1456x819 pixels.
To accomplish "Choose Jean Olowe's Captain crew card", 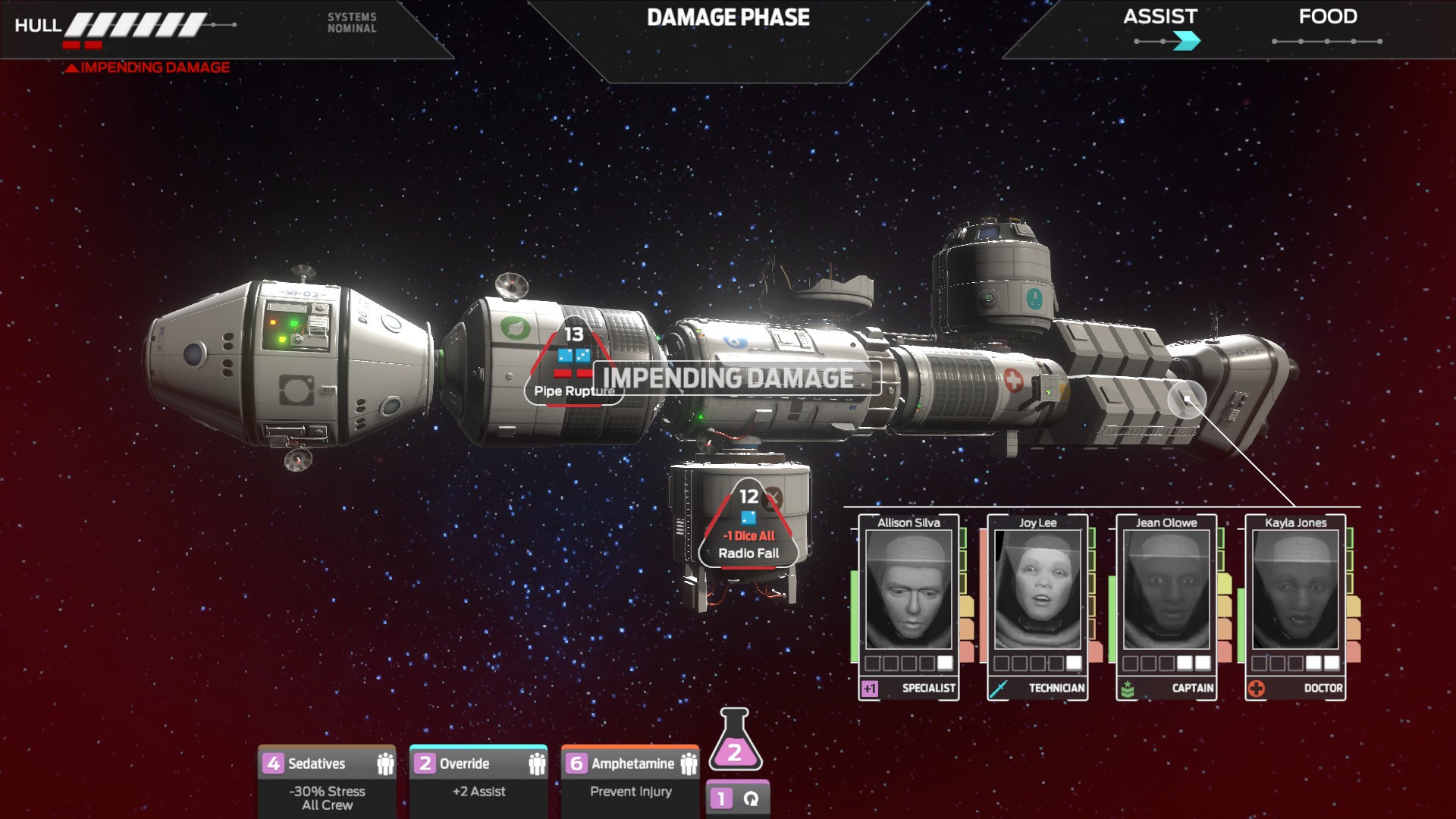I will click(x=1166, y=607).
